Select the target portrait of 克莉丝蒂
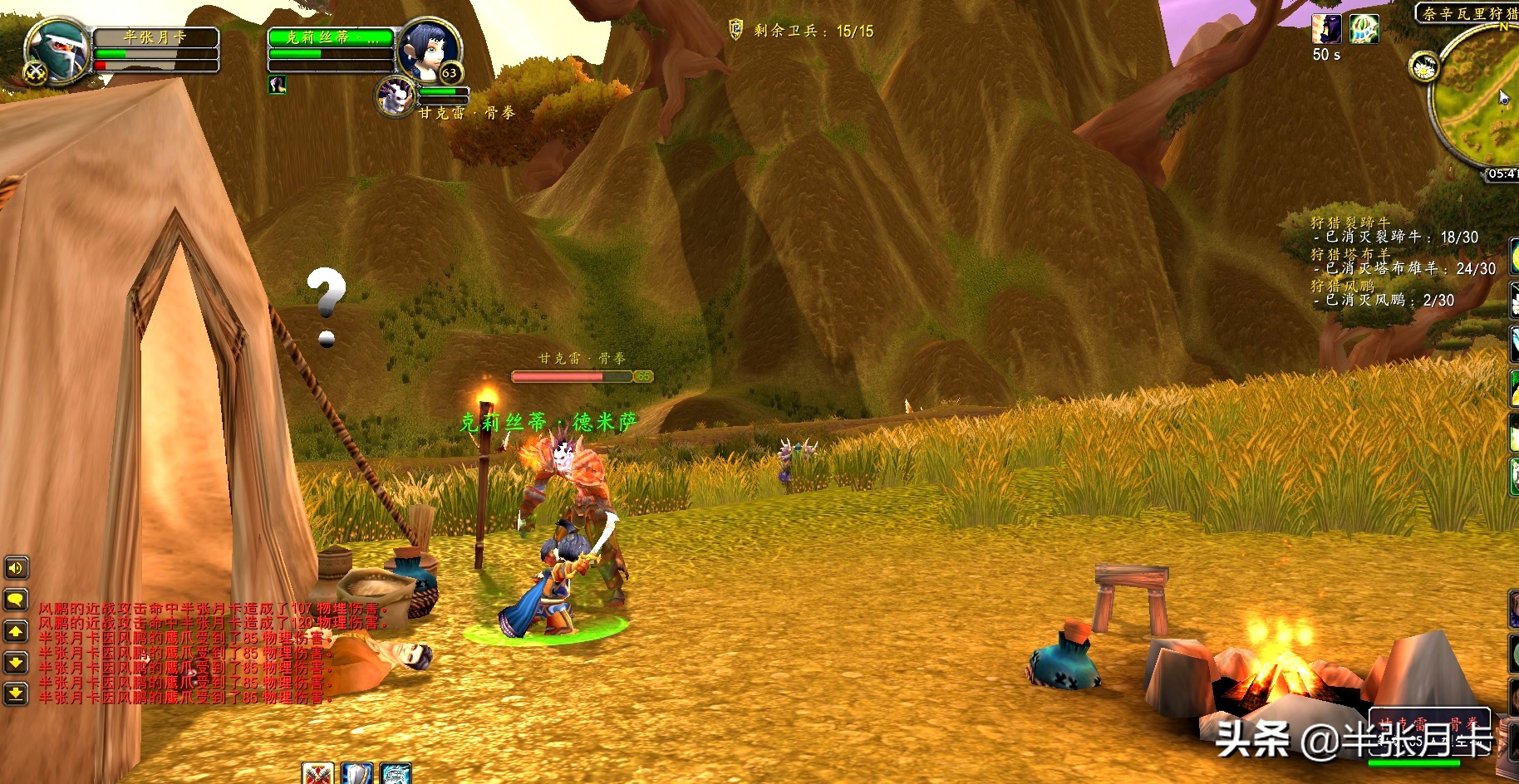This screenshot has width=1519, height=784. tap(430, 50)
